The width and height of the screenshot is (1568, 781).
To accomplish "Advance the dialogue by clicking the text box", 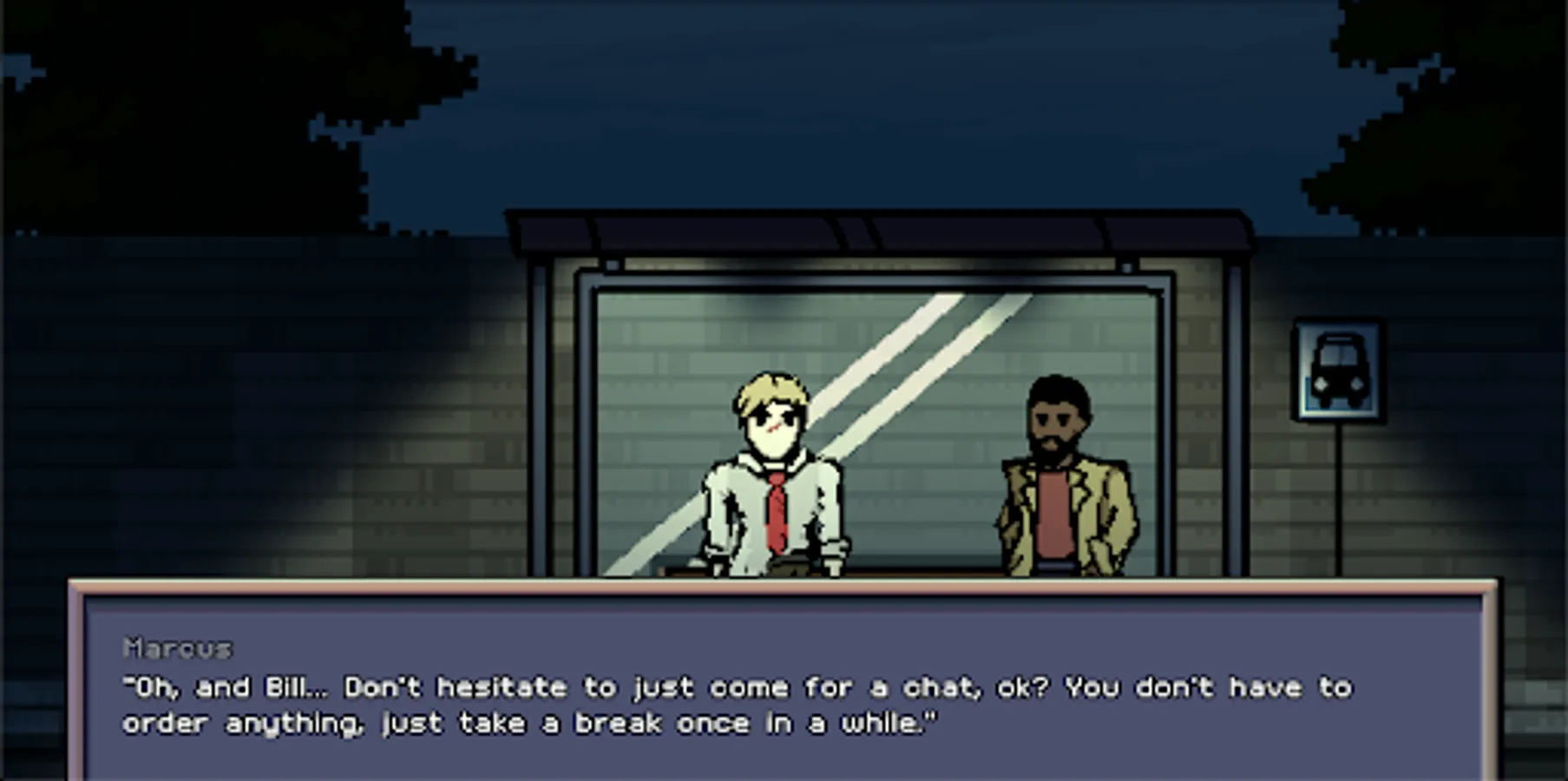I will [781, 694].
